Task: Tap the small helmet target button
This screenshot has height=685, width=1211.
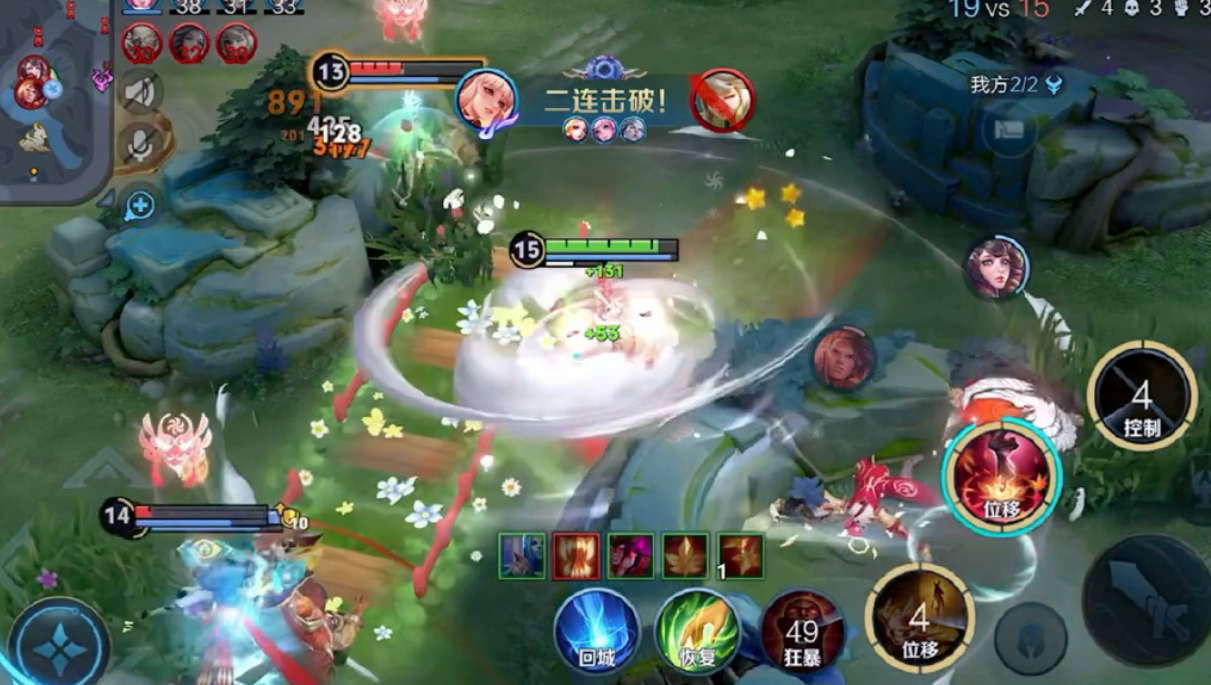Action: pos(1031,637)
